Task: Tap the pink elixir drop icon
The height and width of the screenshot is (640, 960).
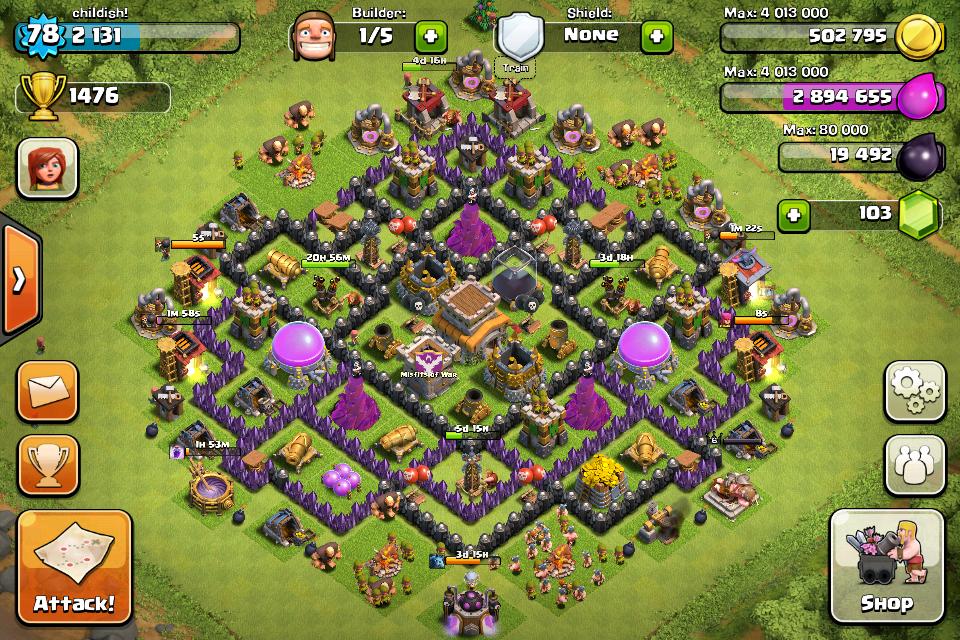Action: point(918,97)
